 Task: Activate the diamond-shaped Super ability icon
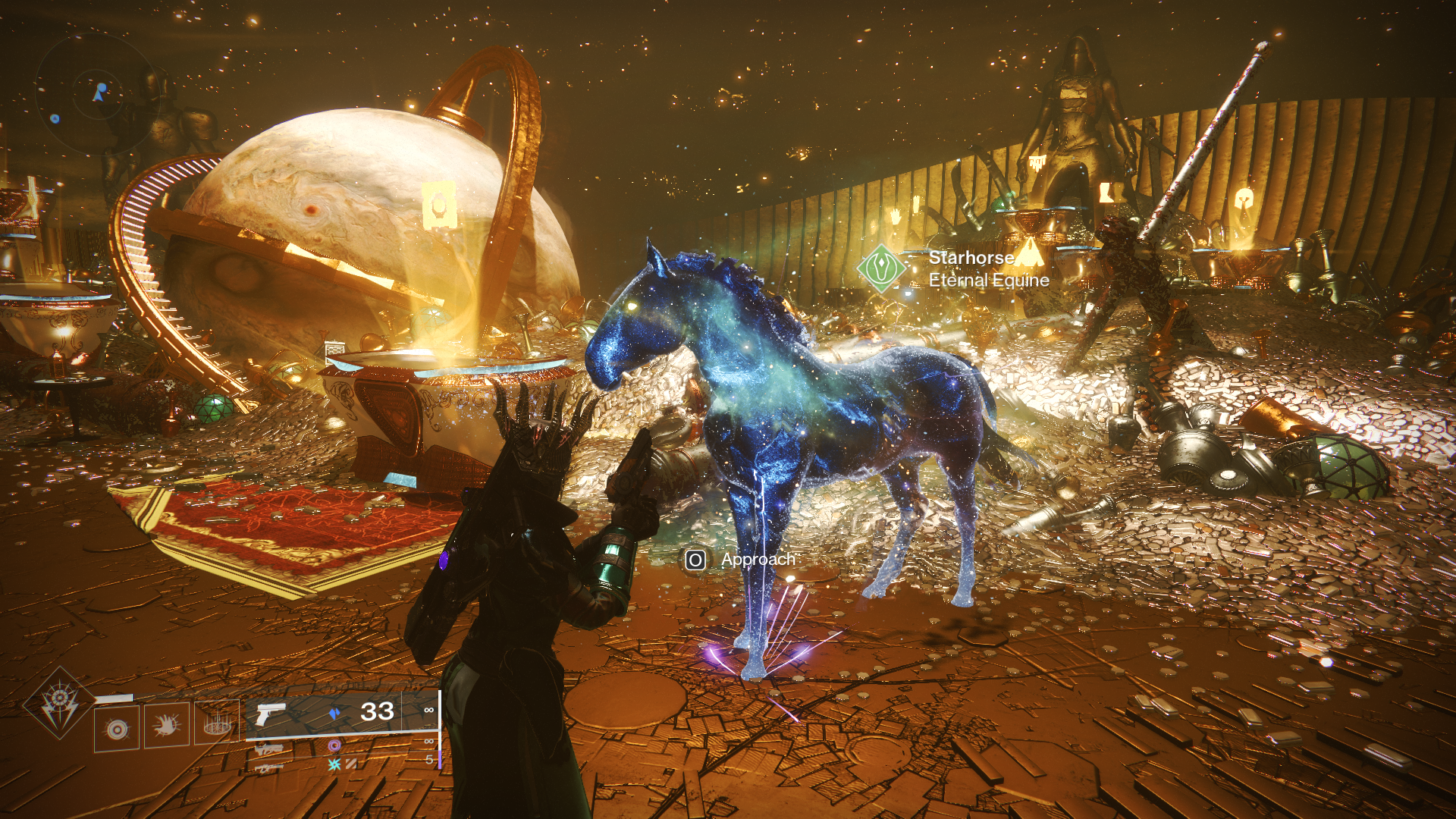point(59,703)
